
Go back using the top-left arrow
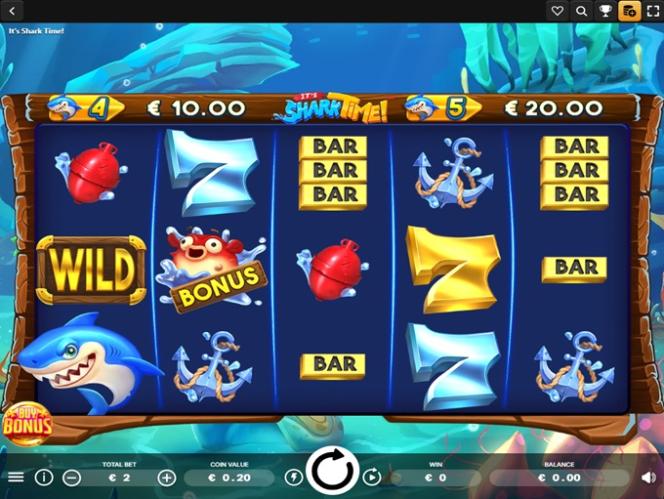10,11
